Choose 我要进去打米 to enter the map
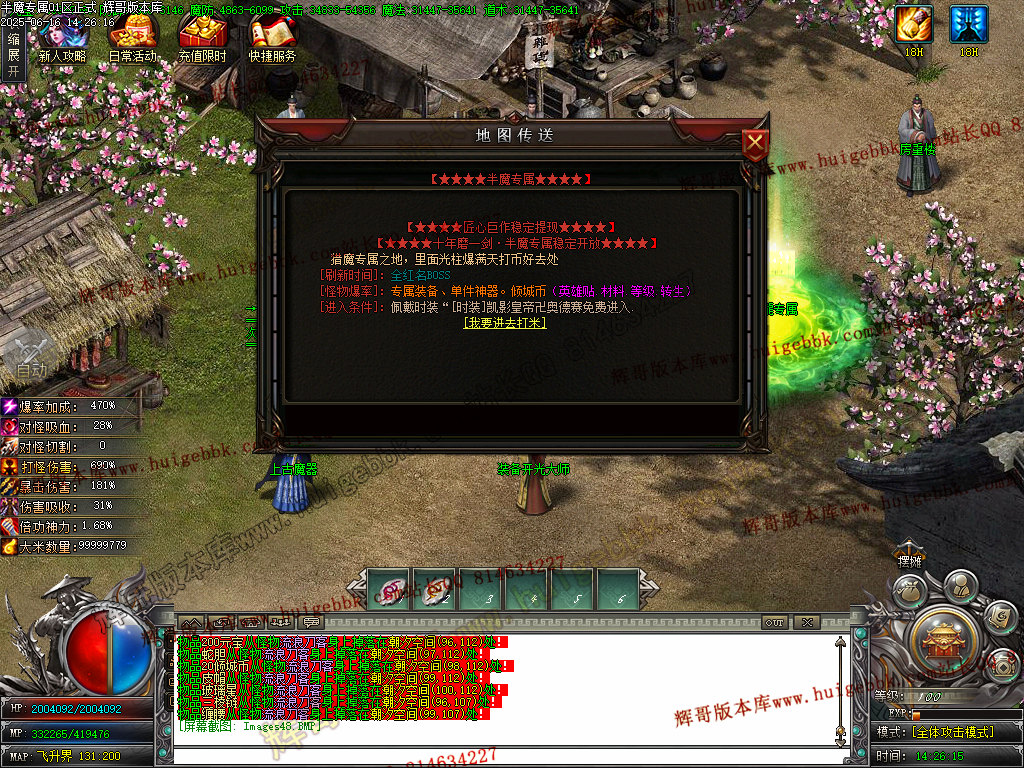 point(504,322)
